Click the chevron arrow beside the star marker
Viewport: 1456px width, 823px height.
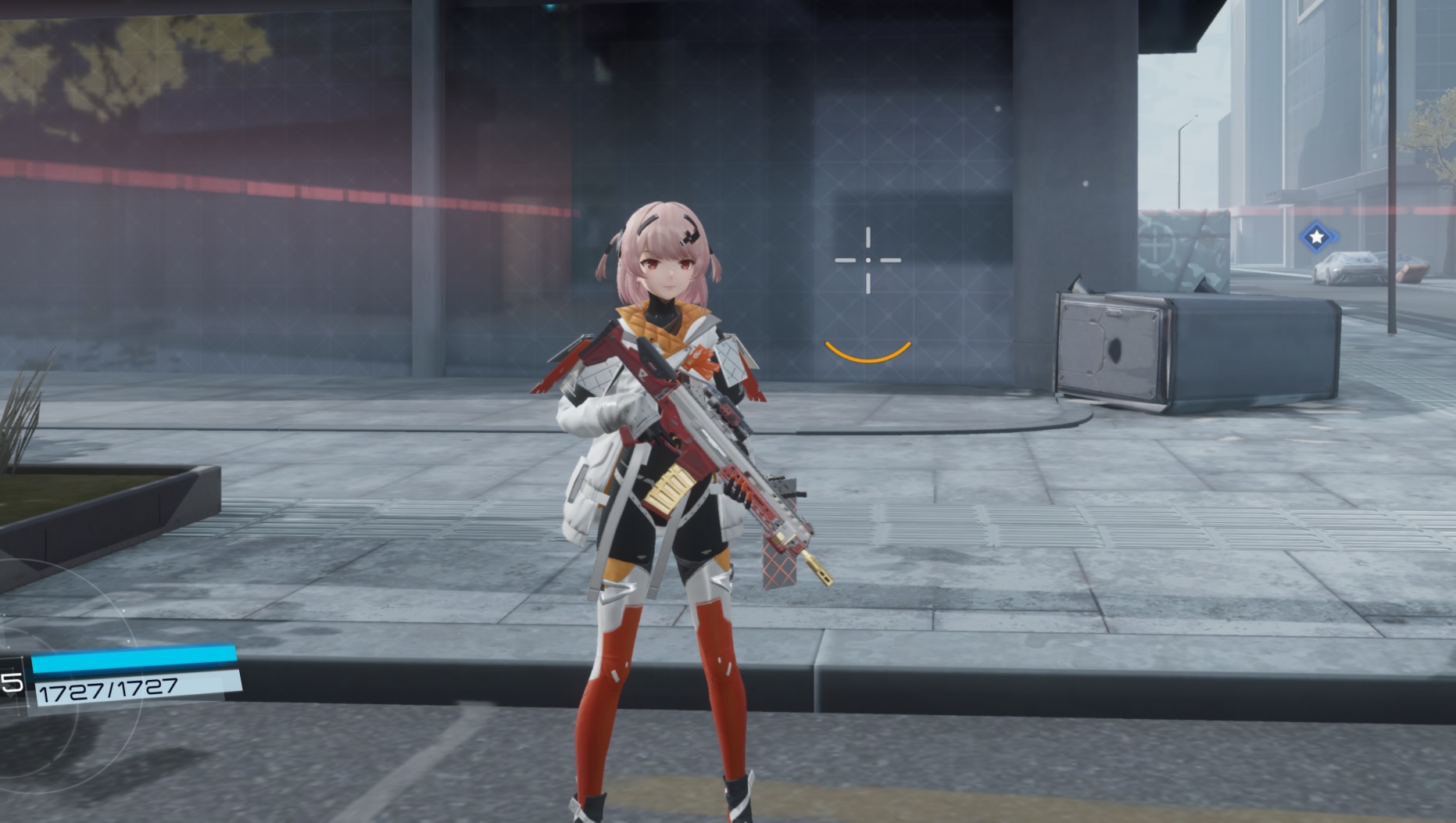click(x=1334, y=236)
